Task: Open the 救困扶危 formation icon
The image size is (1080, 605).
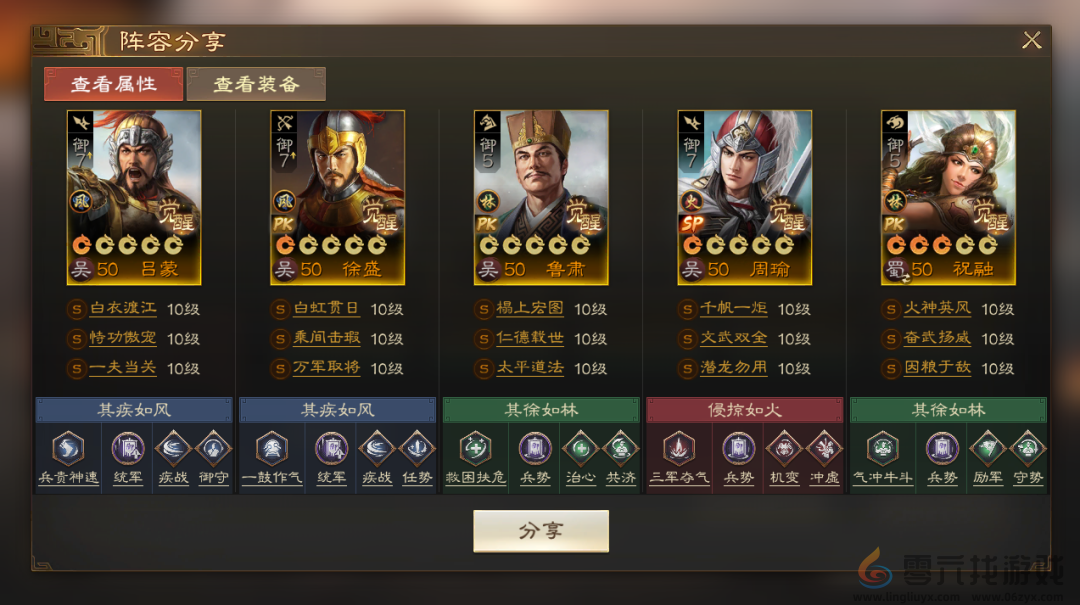Action: pyautogui.click(x=475, y=448)
